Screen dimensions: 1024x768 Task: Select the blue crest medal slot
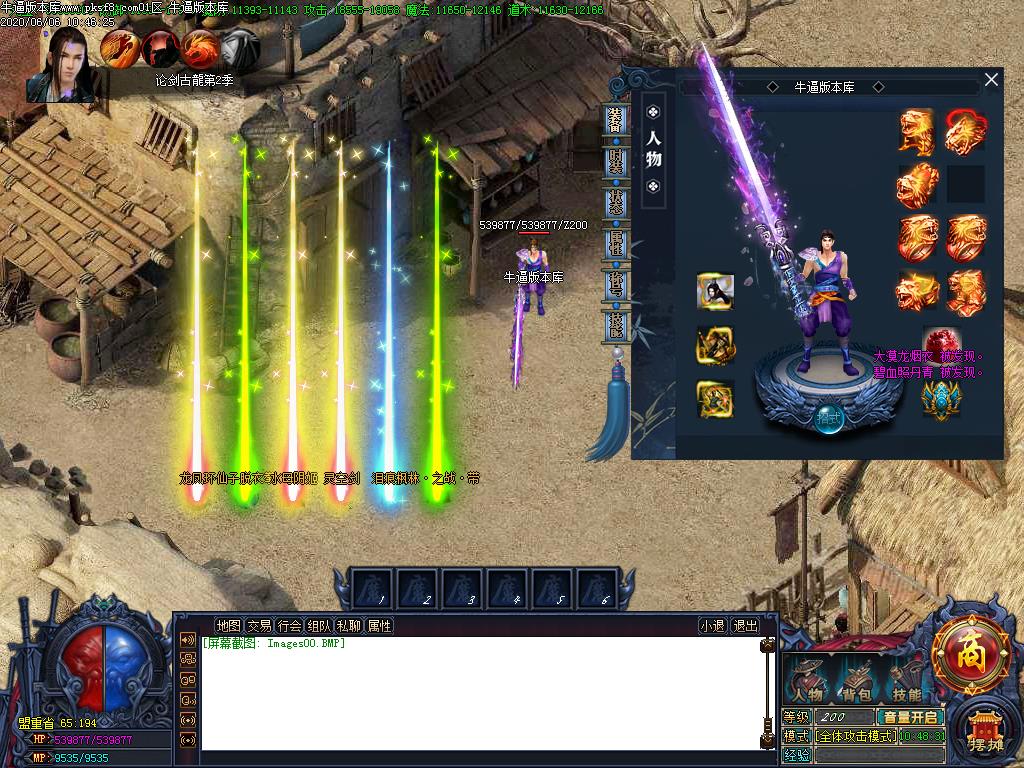[x=940, y=398]
